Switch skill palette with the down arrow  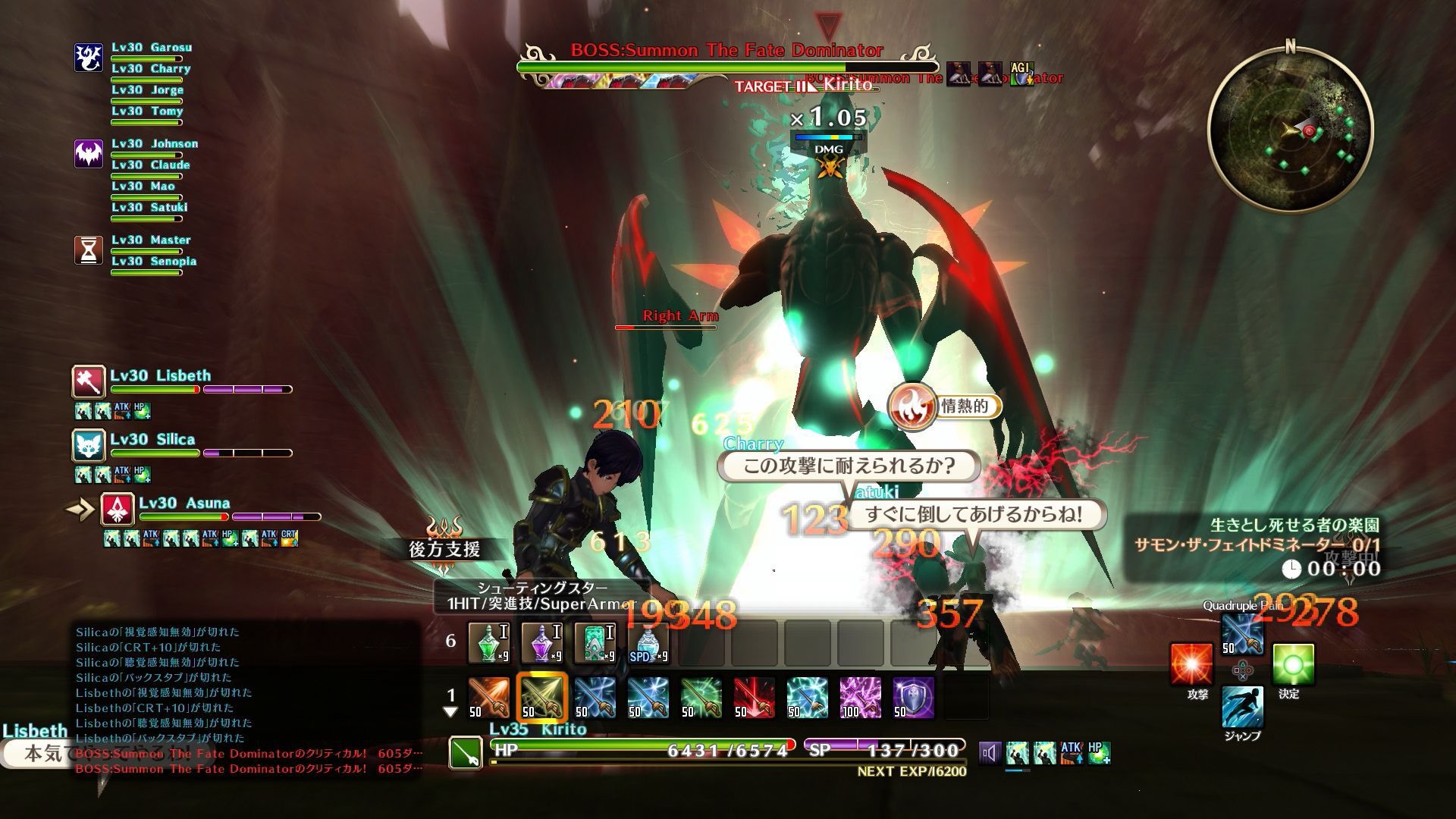coord(450,712)
